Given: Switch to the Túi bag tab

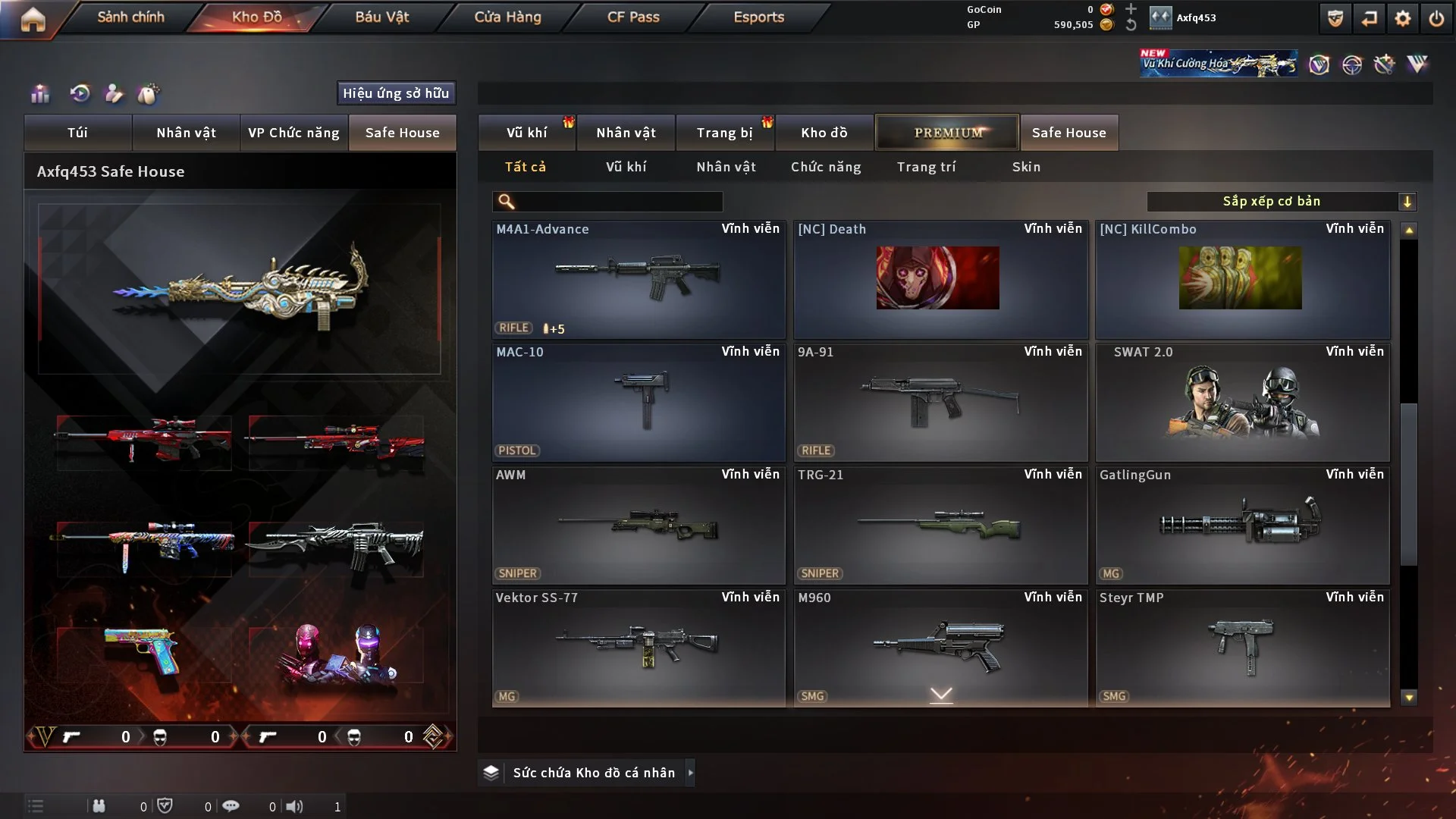Looking at the screenshot, I should [77, 133].
